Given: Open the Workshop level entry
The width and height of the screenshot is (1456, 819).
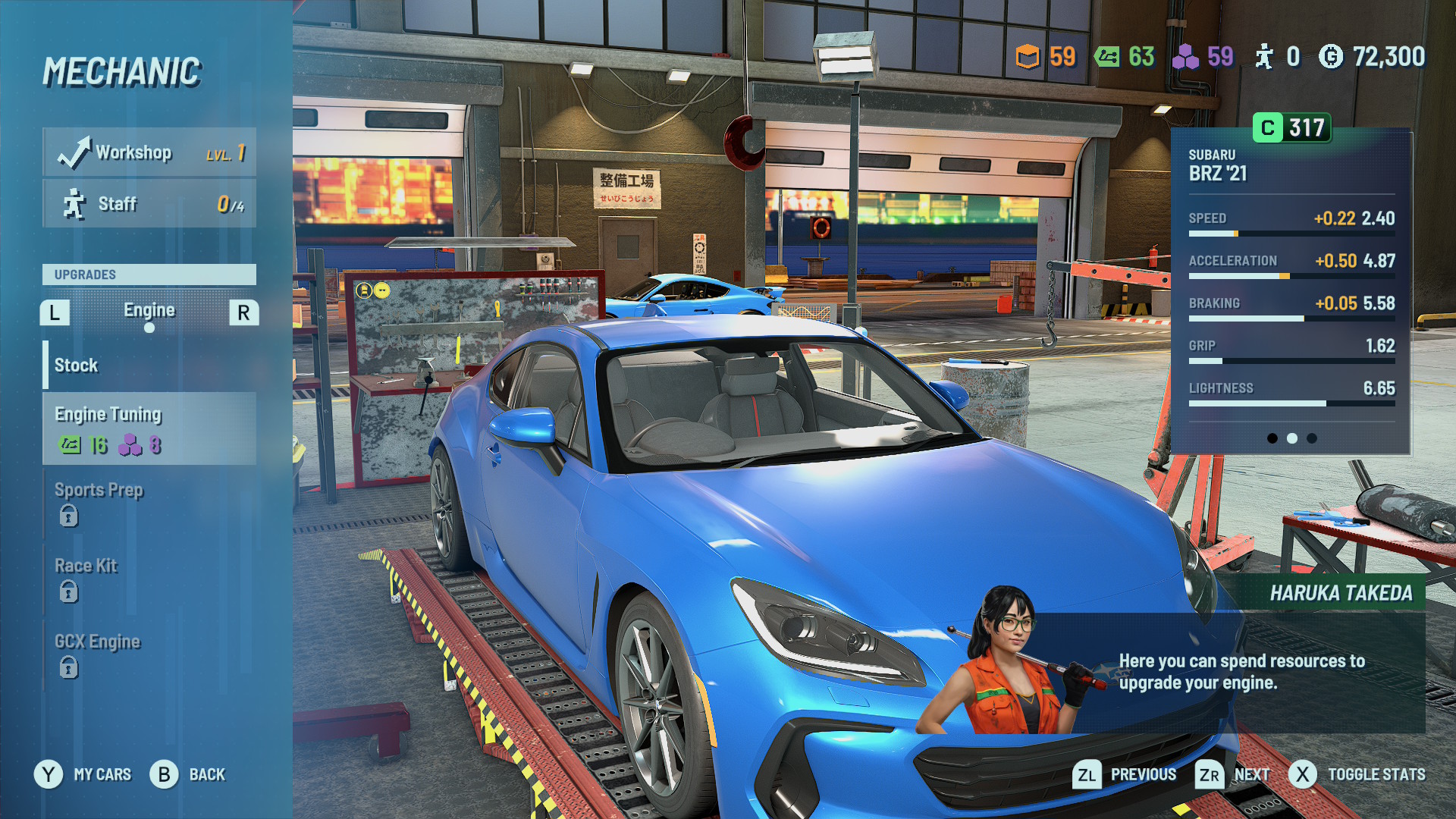Looking at the screenshot, I should (149, 152).
